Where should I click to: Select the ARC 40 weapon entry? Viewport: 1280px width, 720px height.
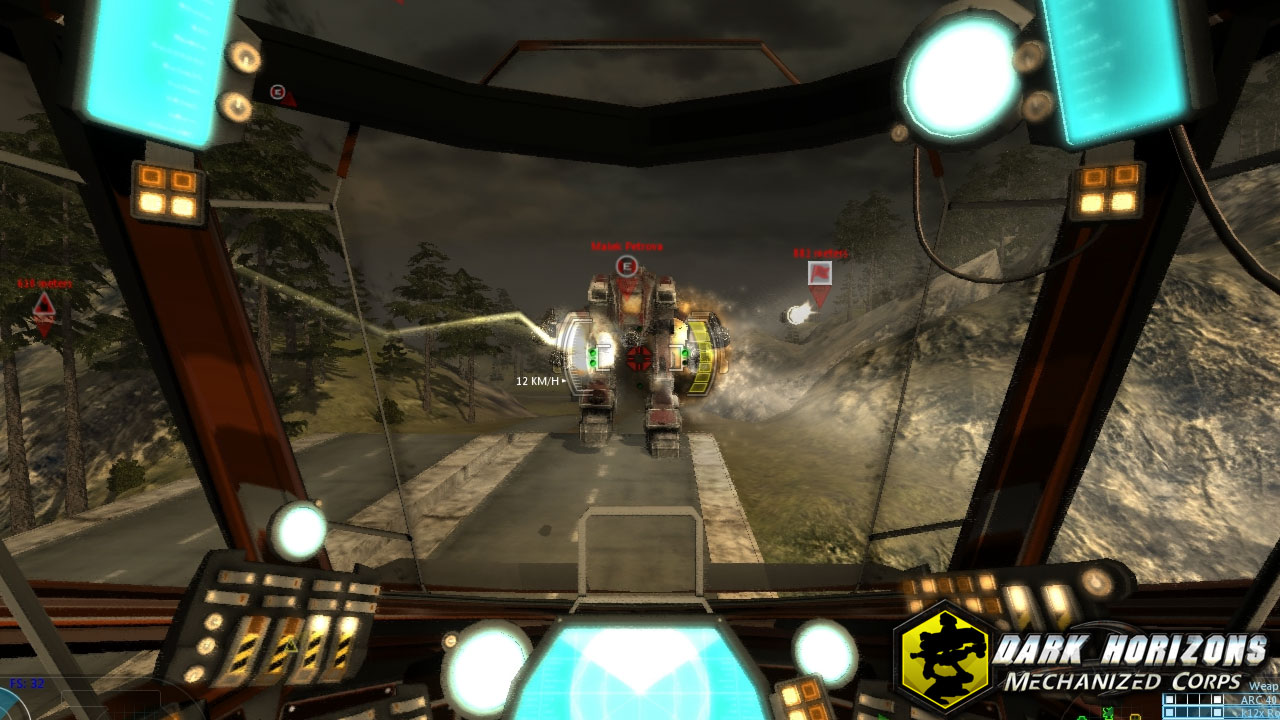[x=1250, y=700]
